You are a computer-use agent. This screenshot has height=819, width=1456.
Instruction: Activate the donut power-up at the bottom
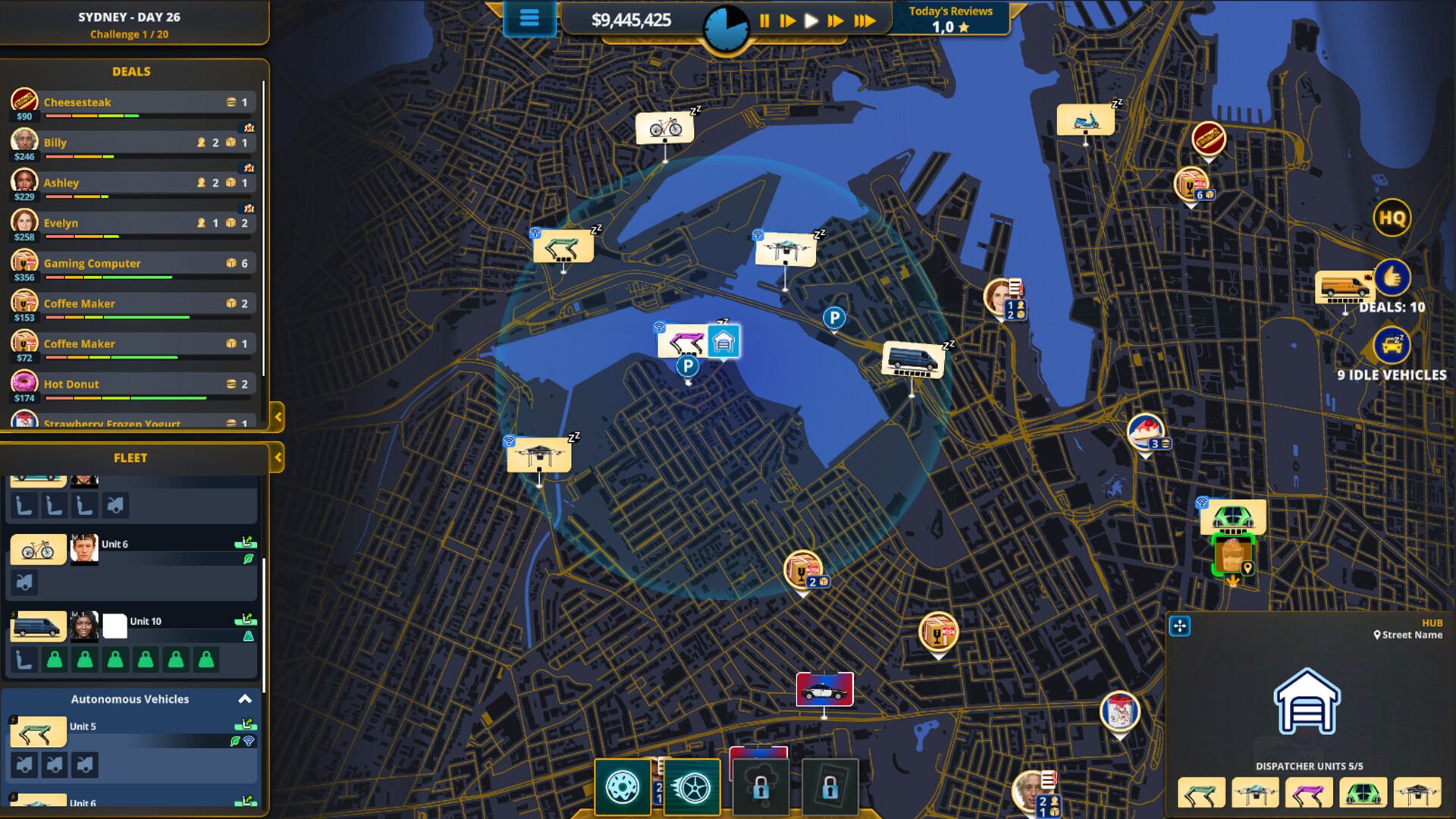coord(623,787)
